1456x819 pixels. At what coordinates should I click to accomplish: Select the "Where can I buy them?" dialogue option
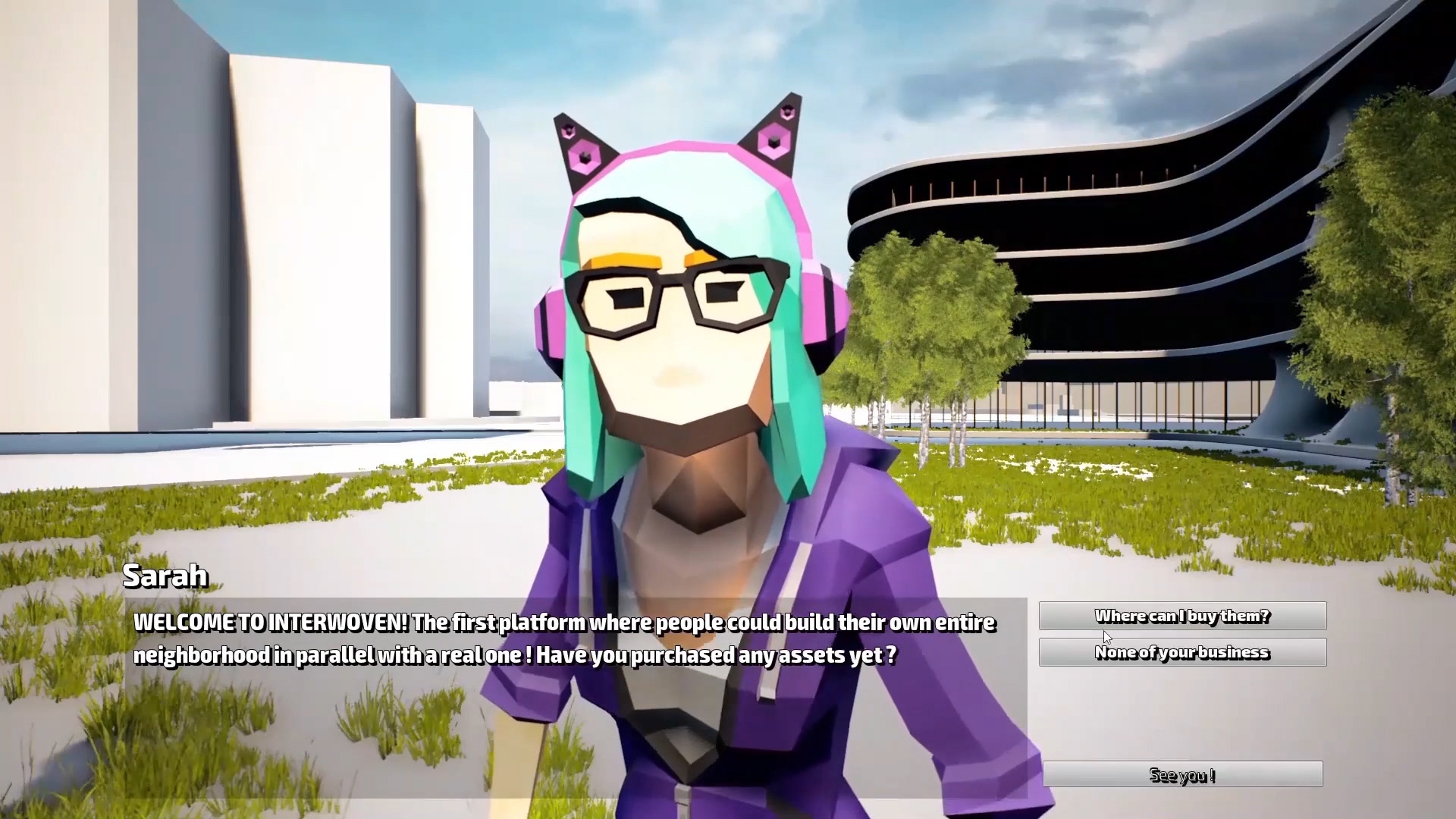1182,616
